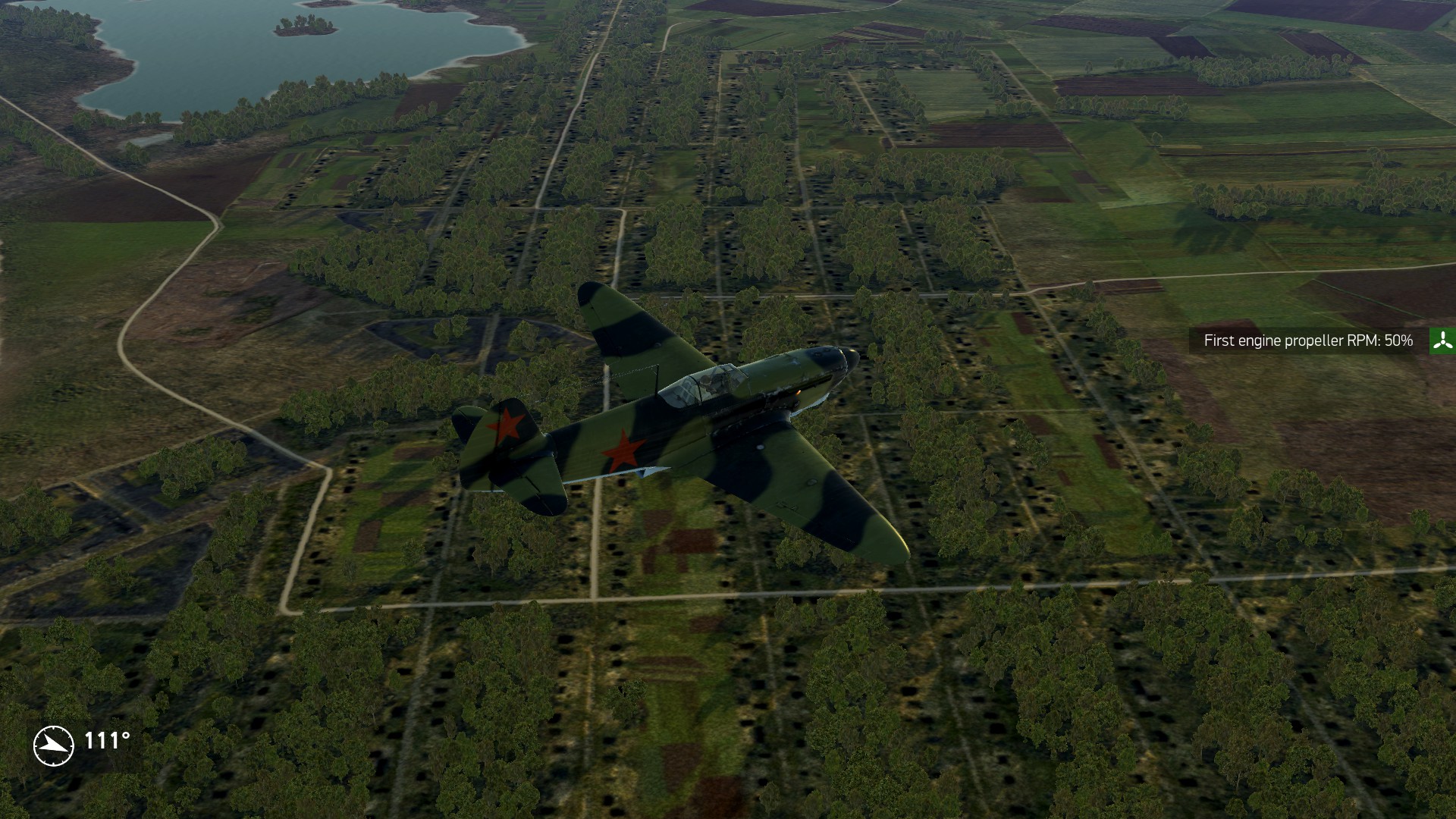Click the compass heading icon
The height and width of the screenshot is (819, 1456).
54,745
